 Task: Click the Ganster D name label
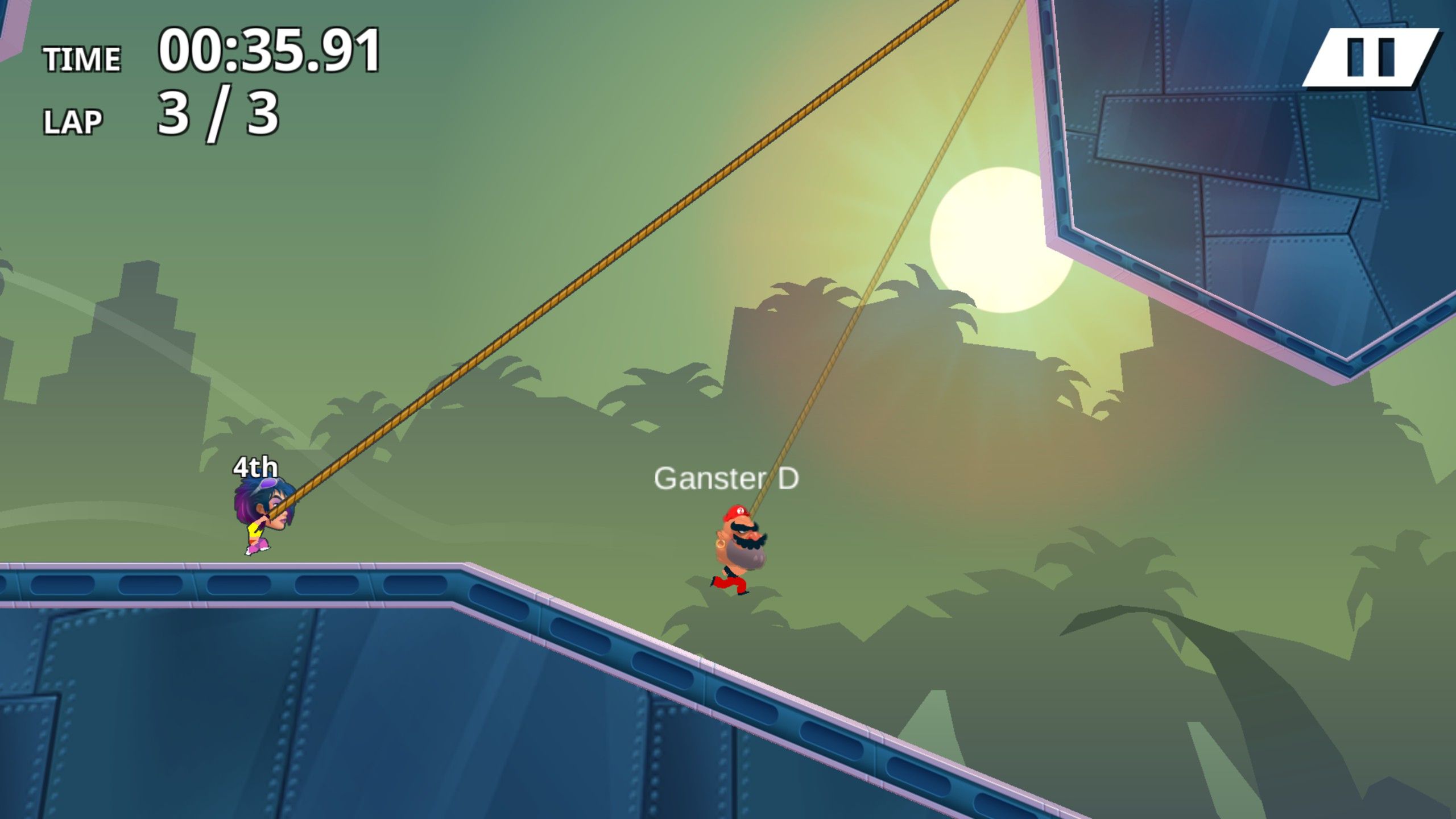728,481
